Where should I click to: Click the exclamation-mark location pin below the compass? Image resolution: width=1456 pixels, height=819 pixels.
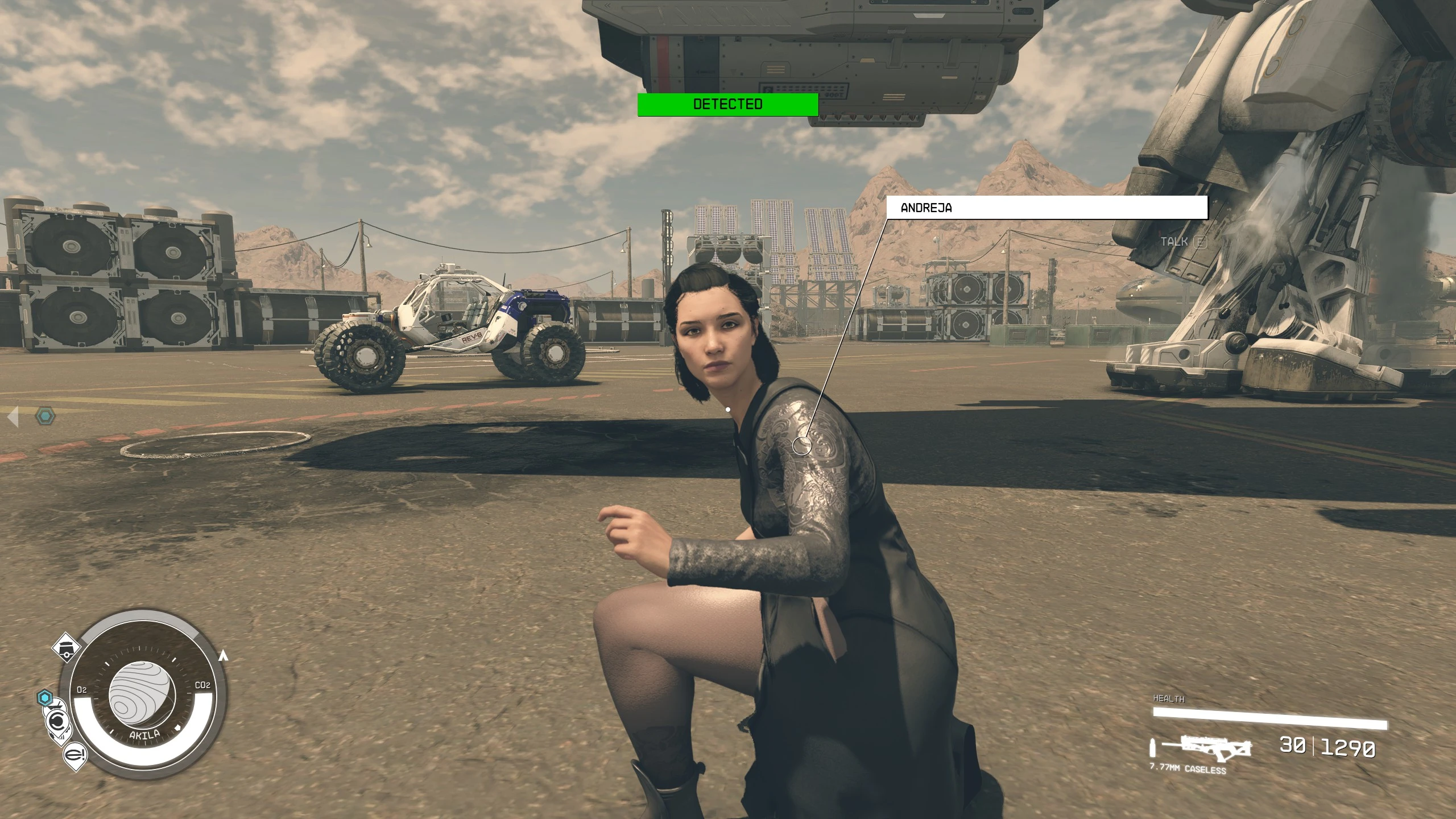pos(76,755)
